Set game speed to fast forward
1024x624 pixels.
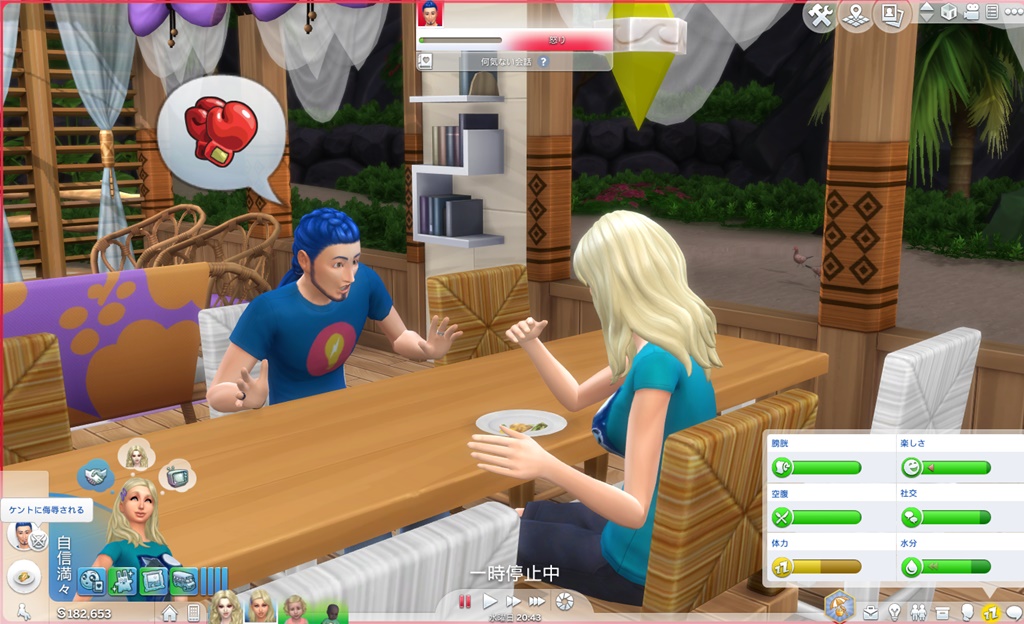tap(513, 601)
